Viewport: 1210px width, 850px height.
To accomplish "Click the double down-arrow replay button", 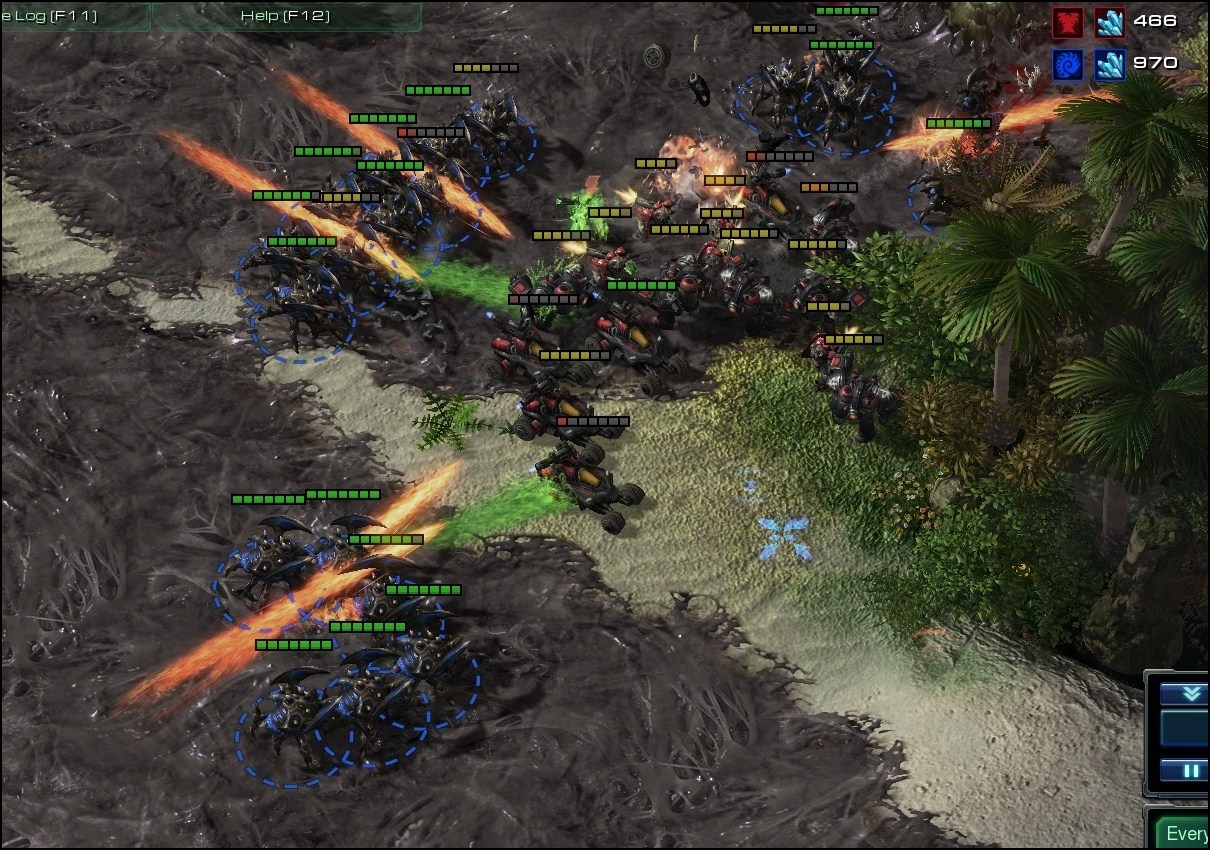I will (x=1190, y=694).
